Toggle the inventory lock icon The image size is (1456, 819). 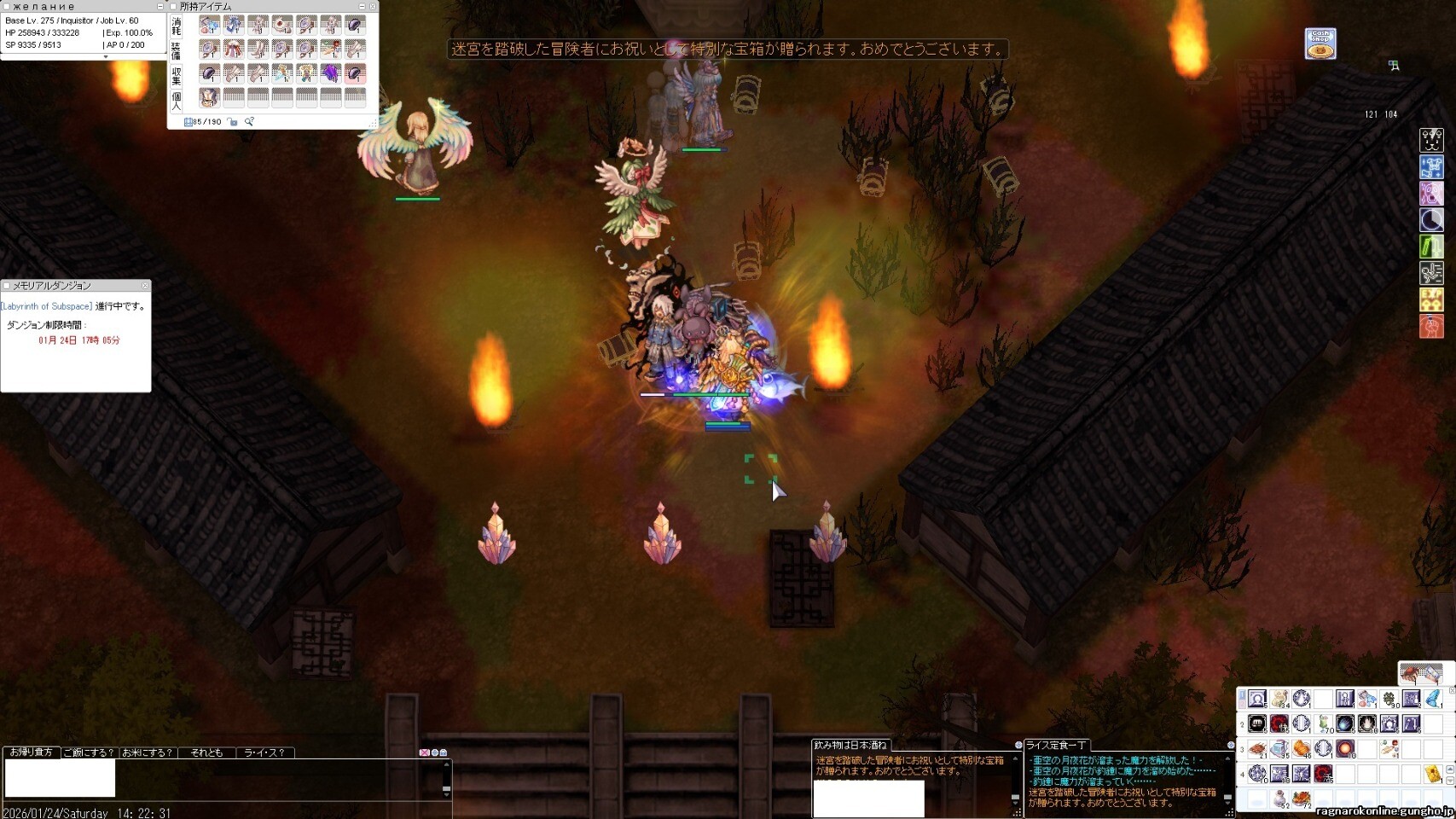click(233, 122)
